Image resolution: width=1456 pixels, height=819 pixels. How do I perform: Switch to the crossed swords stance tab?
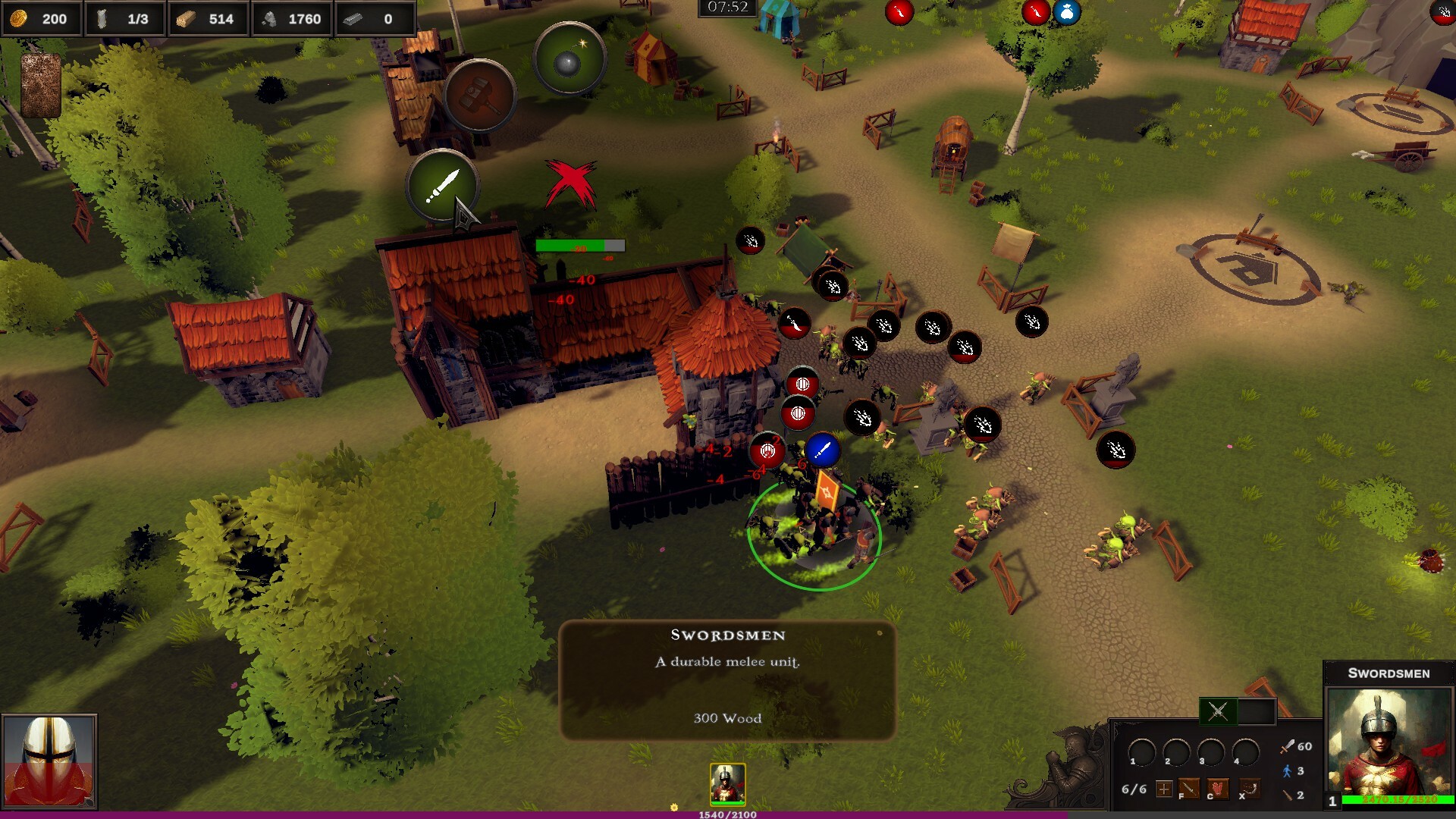[x=1218, y=711]
